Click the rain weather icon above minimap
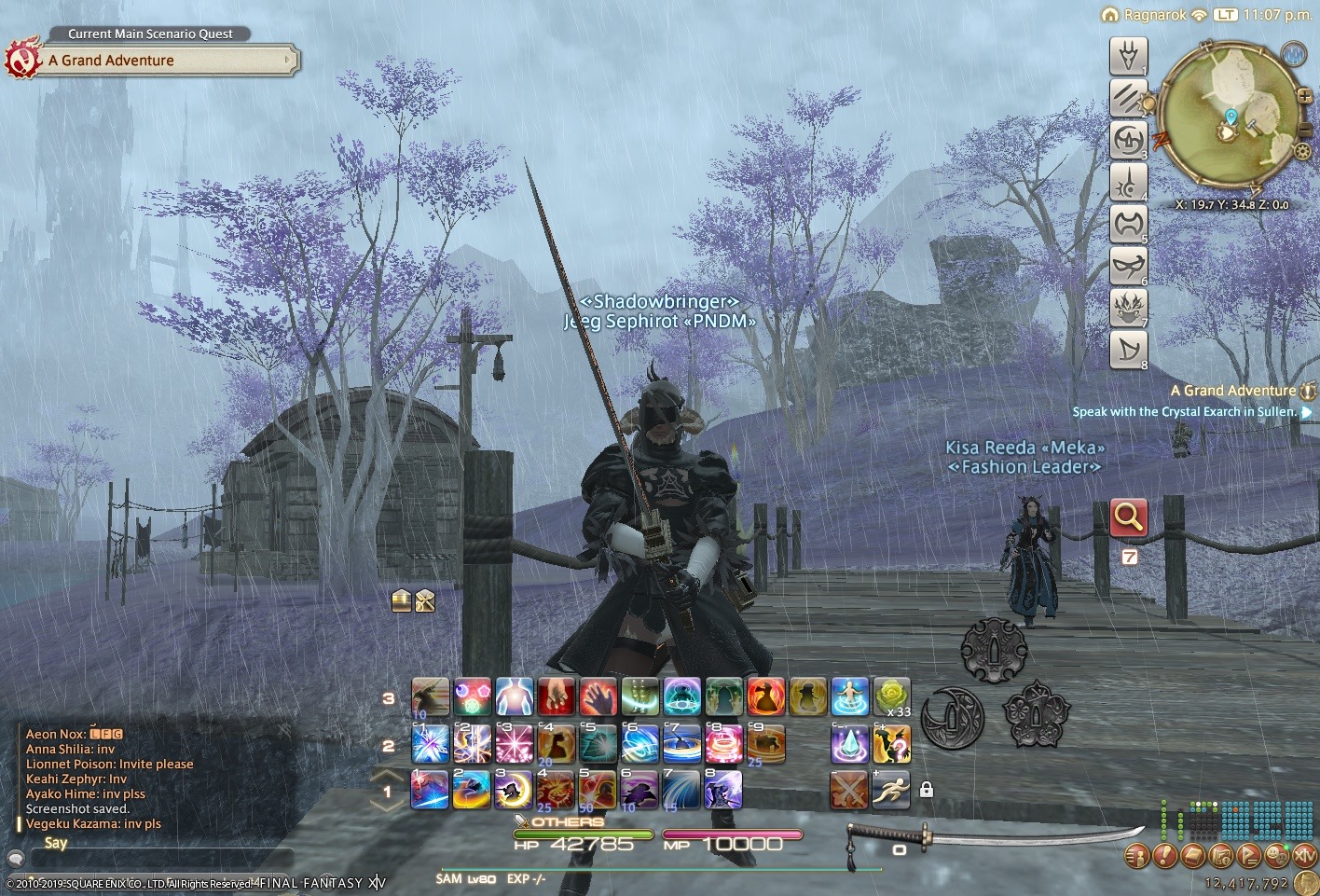 point(1294,54)
